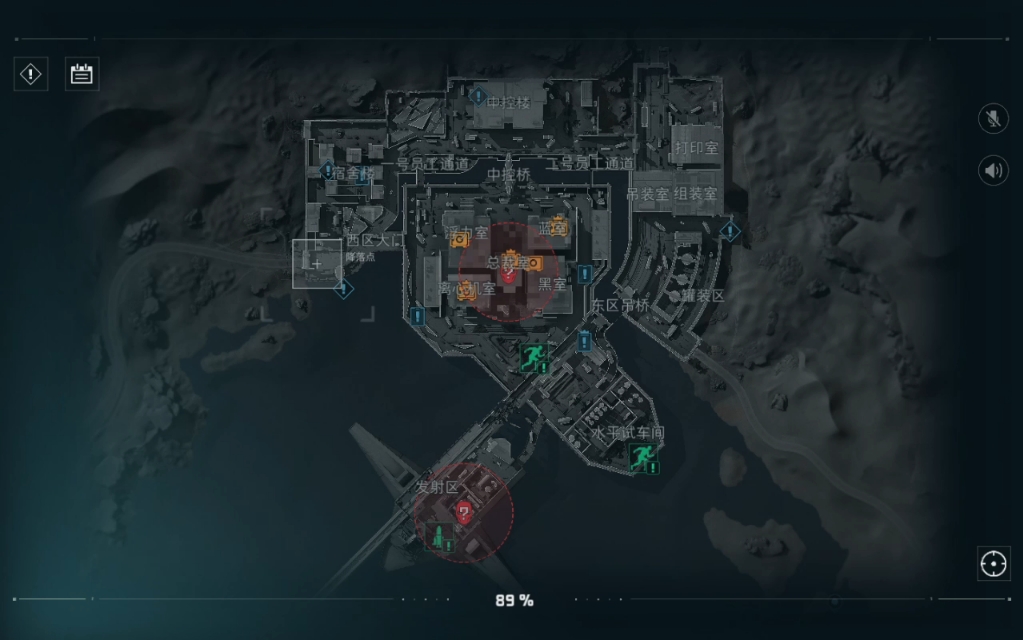Click the blue diamond marker near 吊装室

(731, 232)
